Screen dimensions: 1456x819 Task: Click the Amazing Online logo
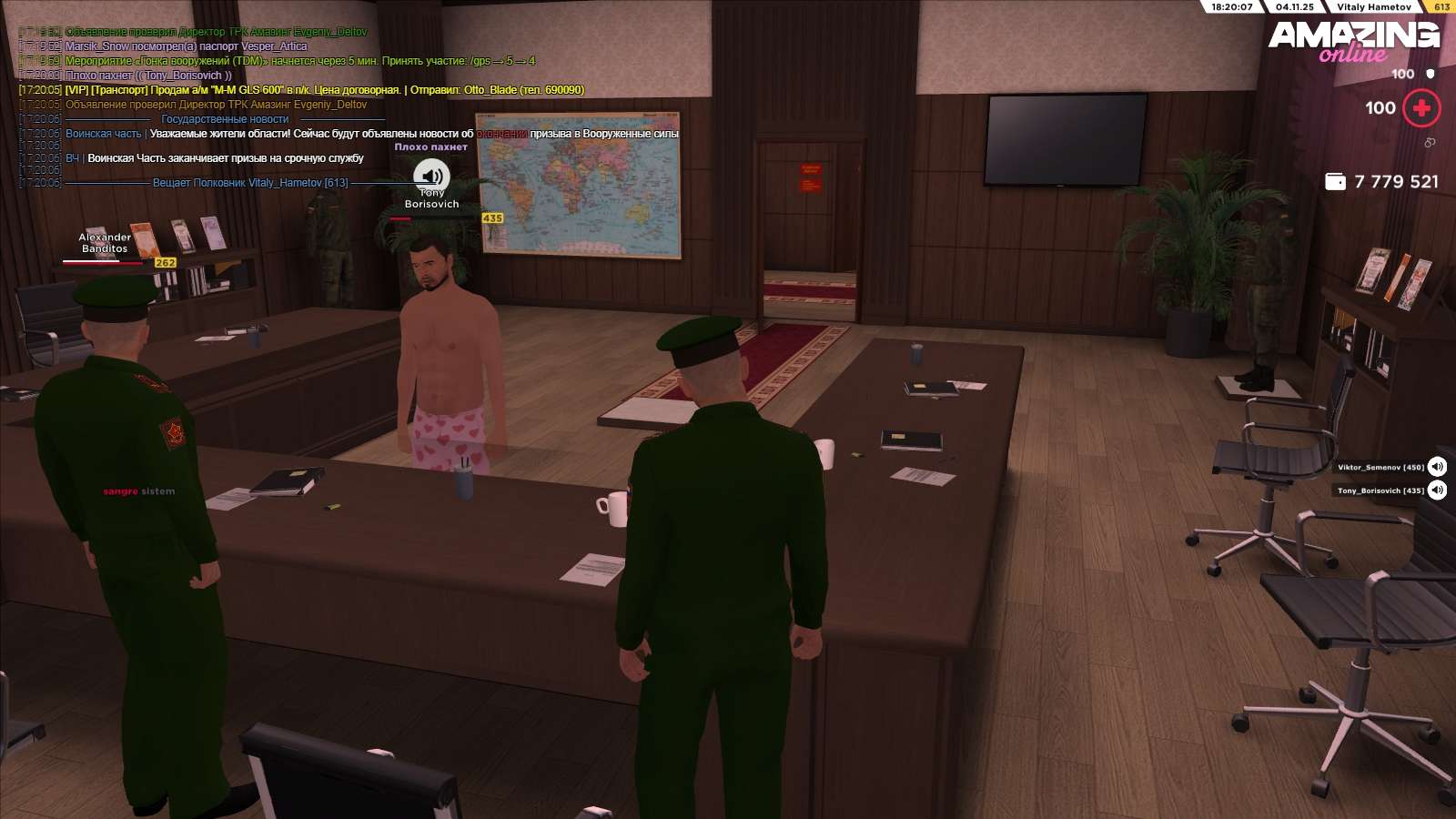tap(1353, 41)
